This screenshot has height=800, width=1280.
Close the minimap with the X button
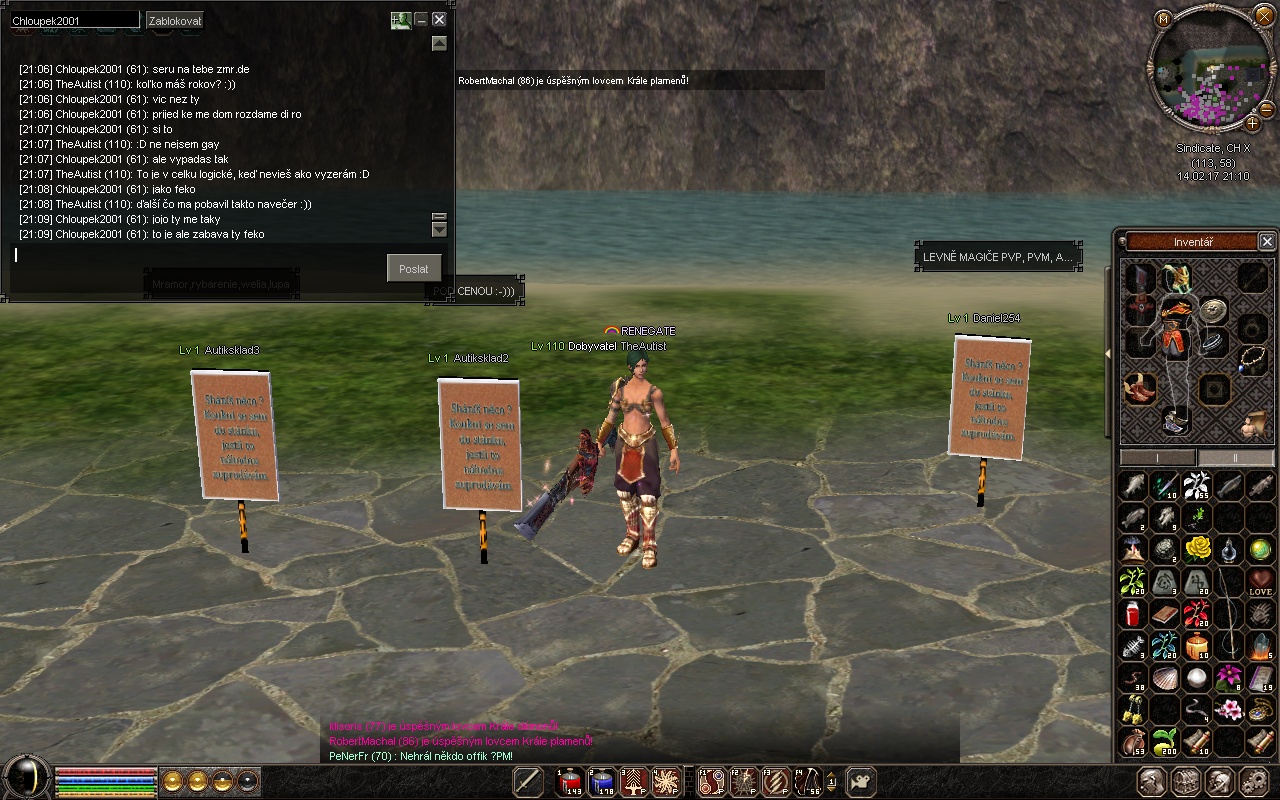pyautogui.click(x=1264, y=18)
